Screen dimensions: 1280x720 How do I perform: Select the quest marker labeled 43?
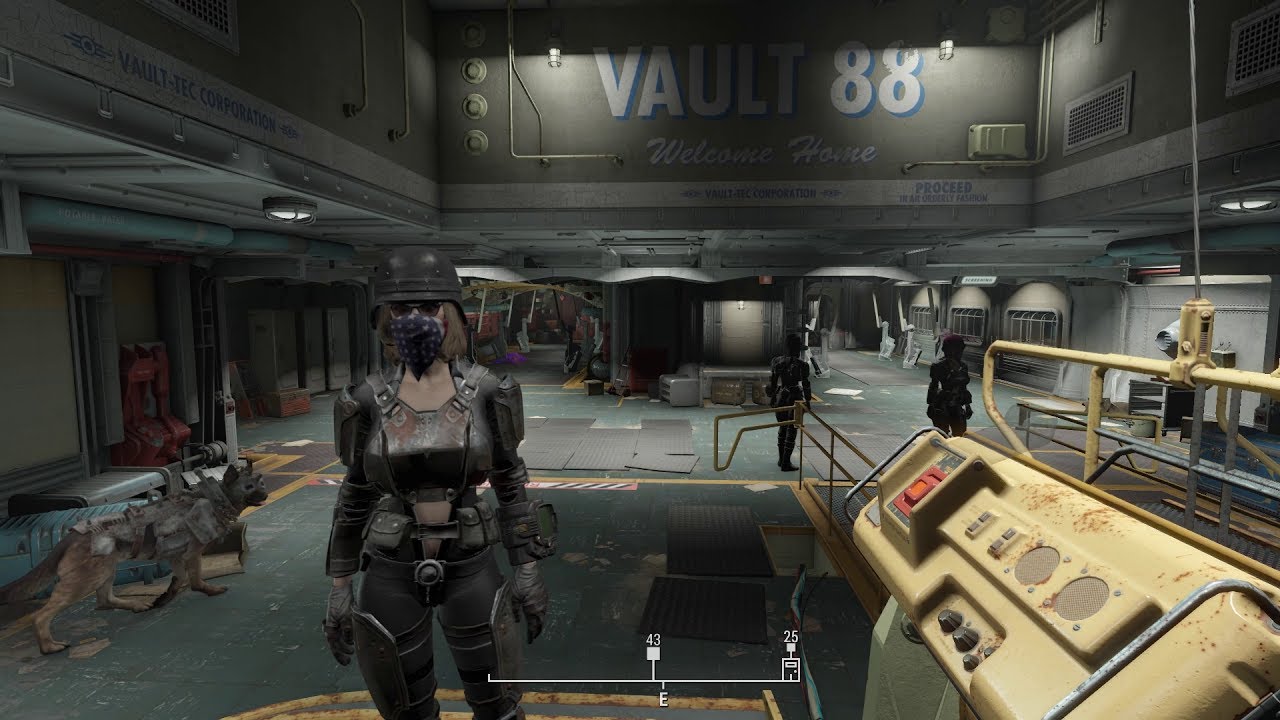tap(653, 651)
